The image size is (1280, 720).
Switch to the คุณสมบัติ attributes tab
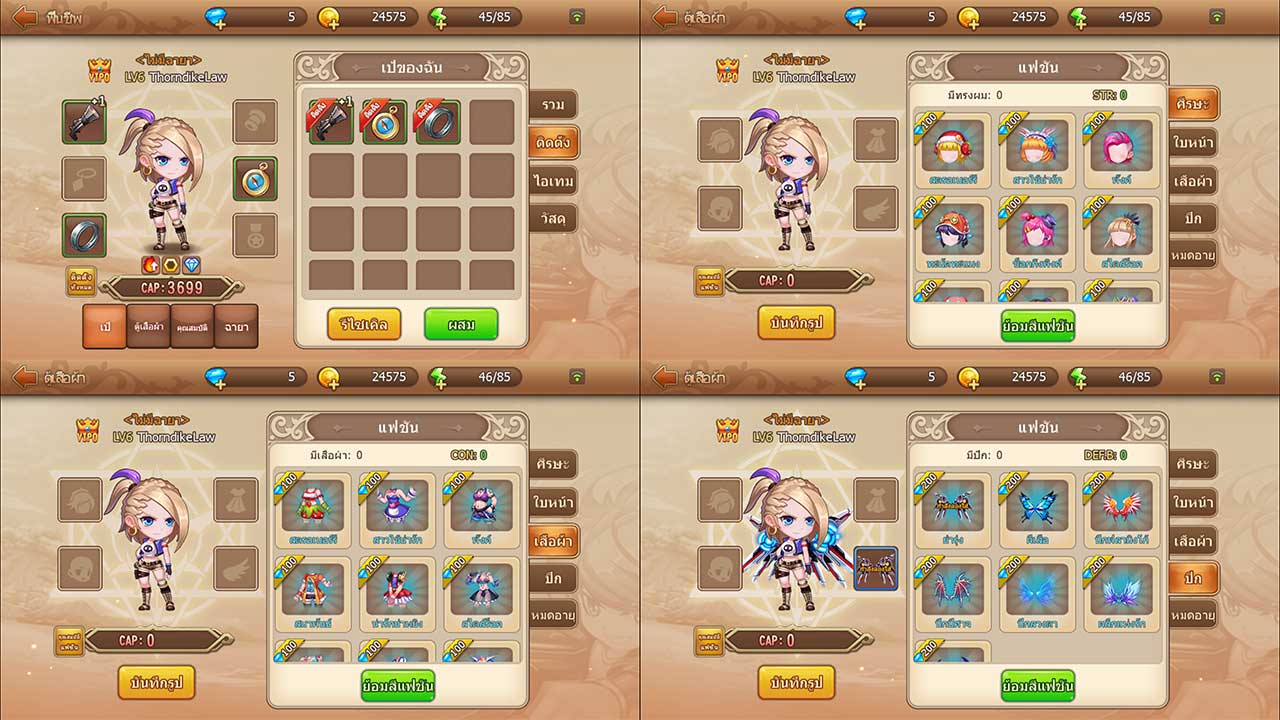click(x=192, y=326)
